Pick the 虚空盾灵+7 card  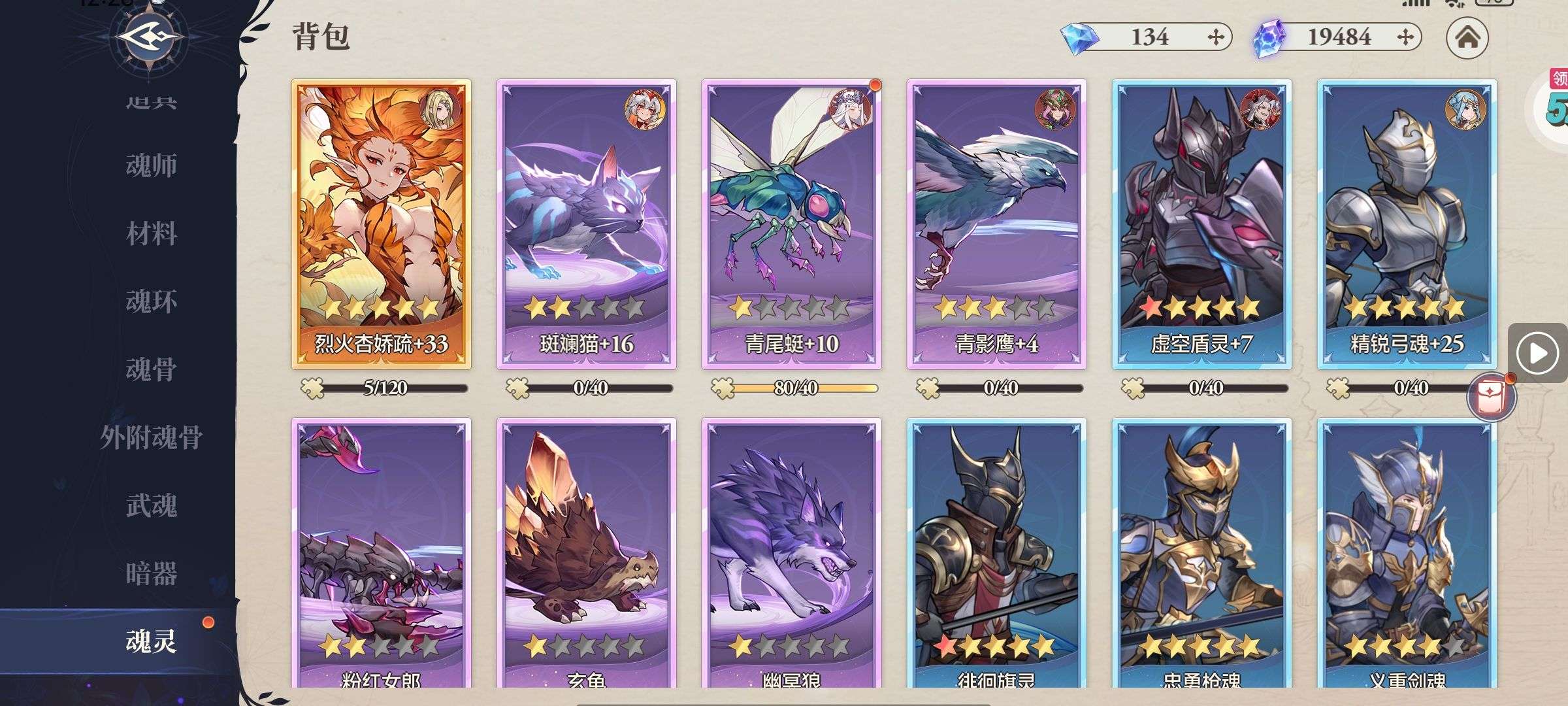pos(1201,224)
